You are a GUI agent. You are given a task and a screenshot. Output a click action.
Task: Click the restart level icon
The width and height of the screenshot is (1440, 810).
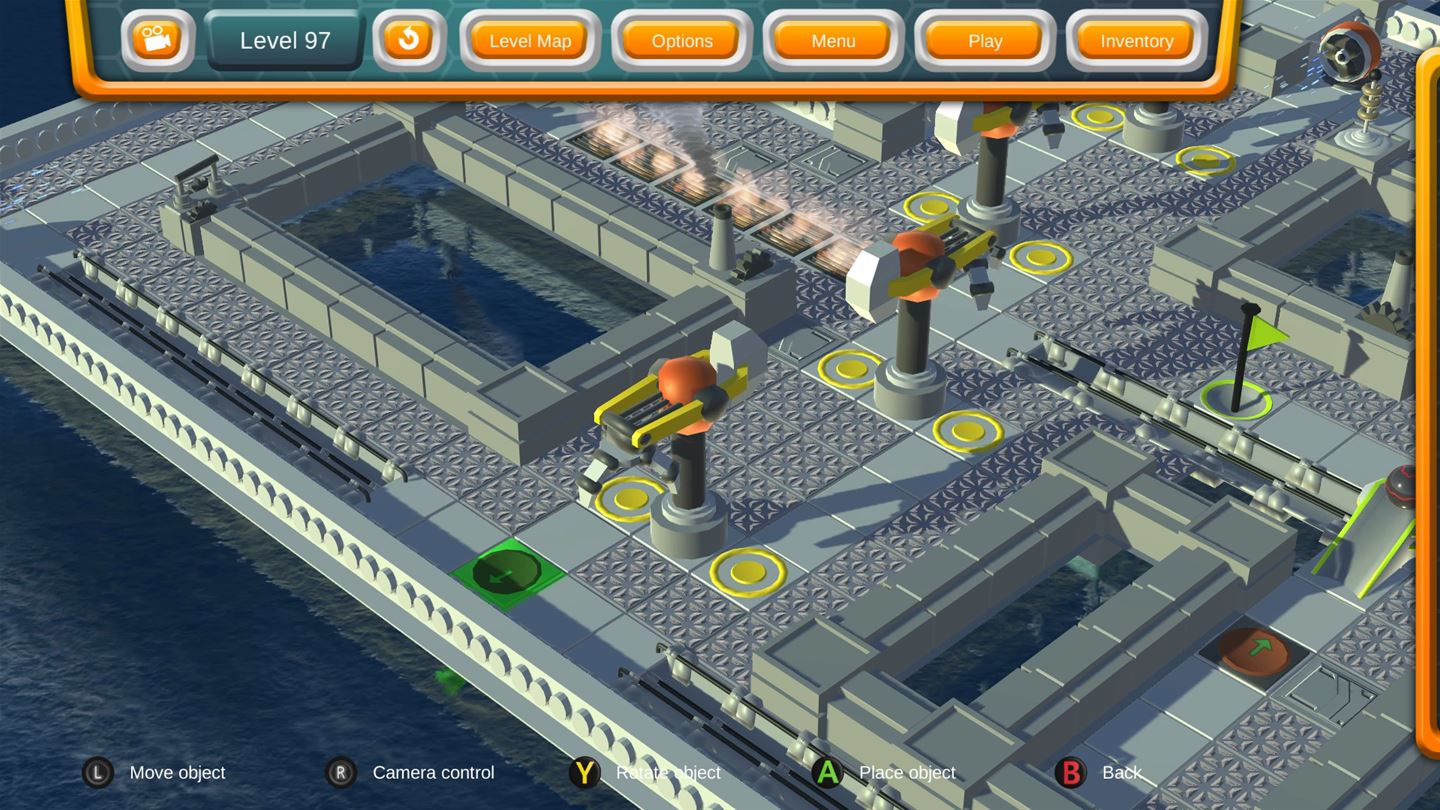pyautogui.click(x=408, y=41)
